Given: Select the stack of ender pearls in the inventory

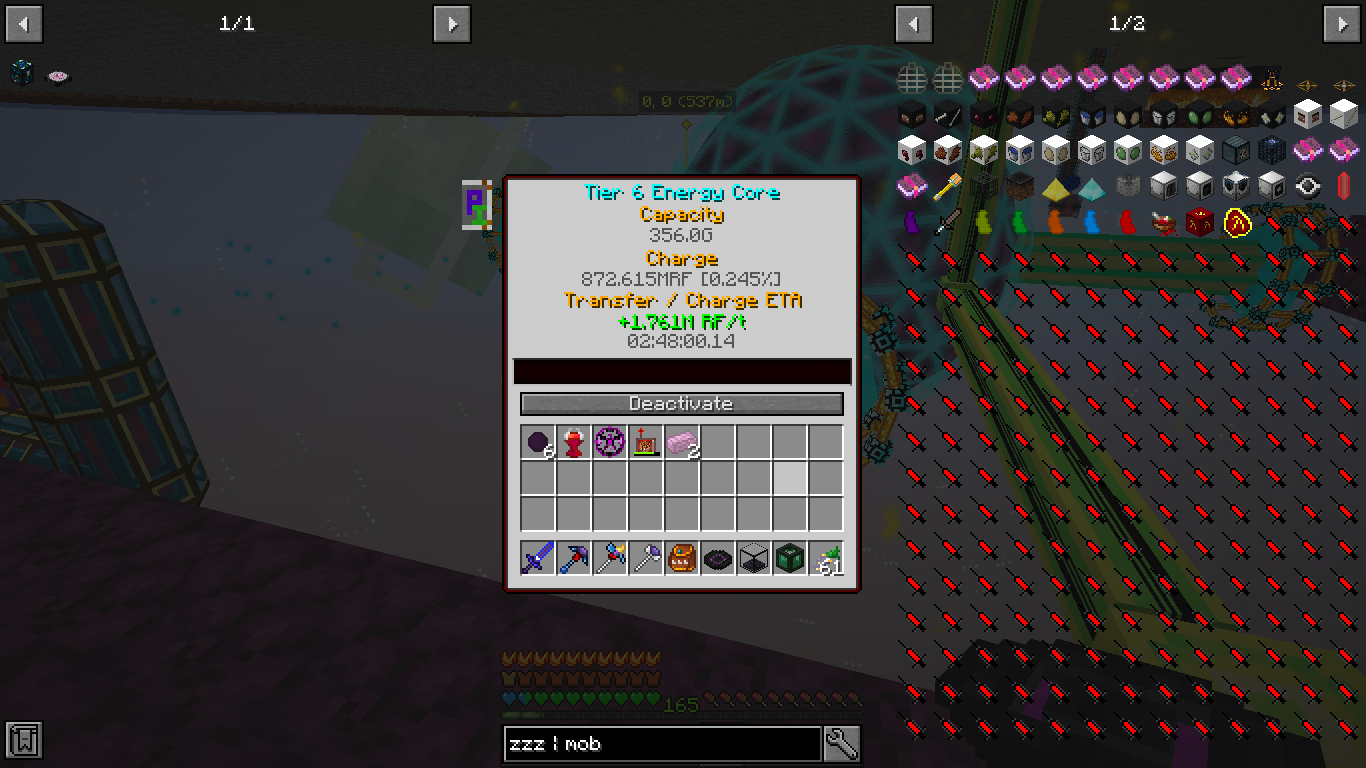Looking at the screenshot, I should (x=535, y=440).
